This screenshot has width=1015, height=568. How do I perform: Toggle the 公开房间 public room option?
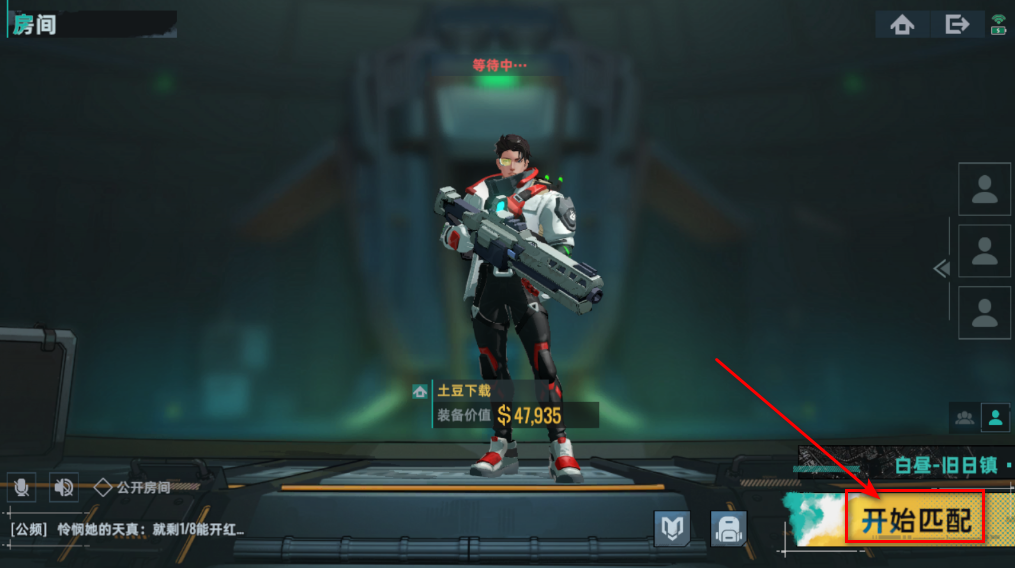point(132,488)
